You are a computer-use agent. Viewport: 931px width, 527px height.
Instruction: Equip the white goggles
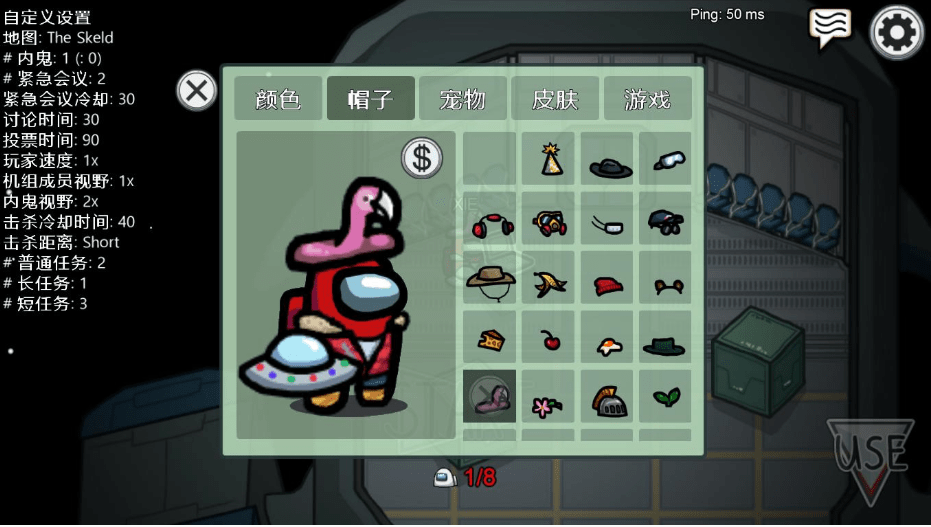(x=665, y=159)
